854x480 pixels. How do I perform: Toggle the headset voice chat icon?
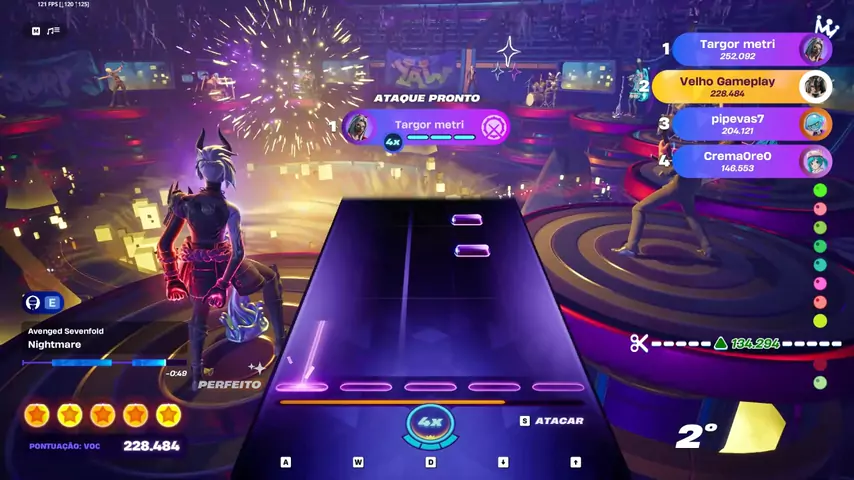pos(33,303)
